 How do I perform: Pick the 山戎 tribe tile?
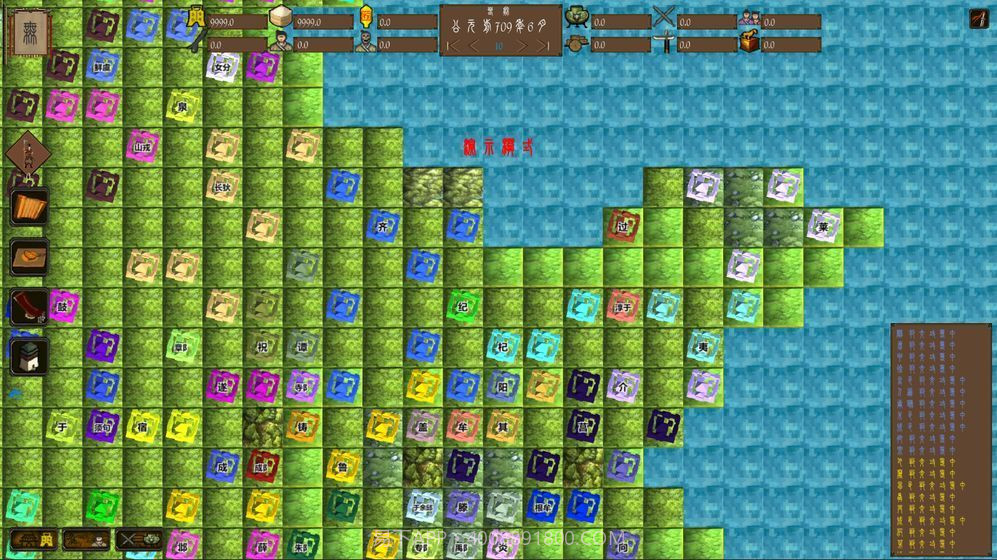(142, 147)
